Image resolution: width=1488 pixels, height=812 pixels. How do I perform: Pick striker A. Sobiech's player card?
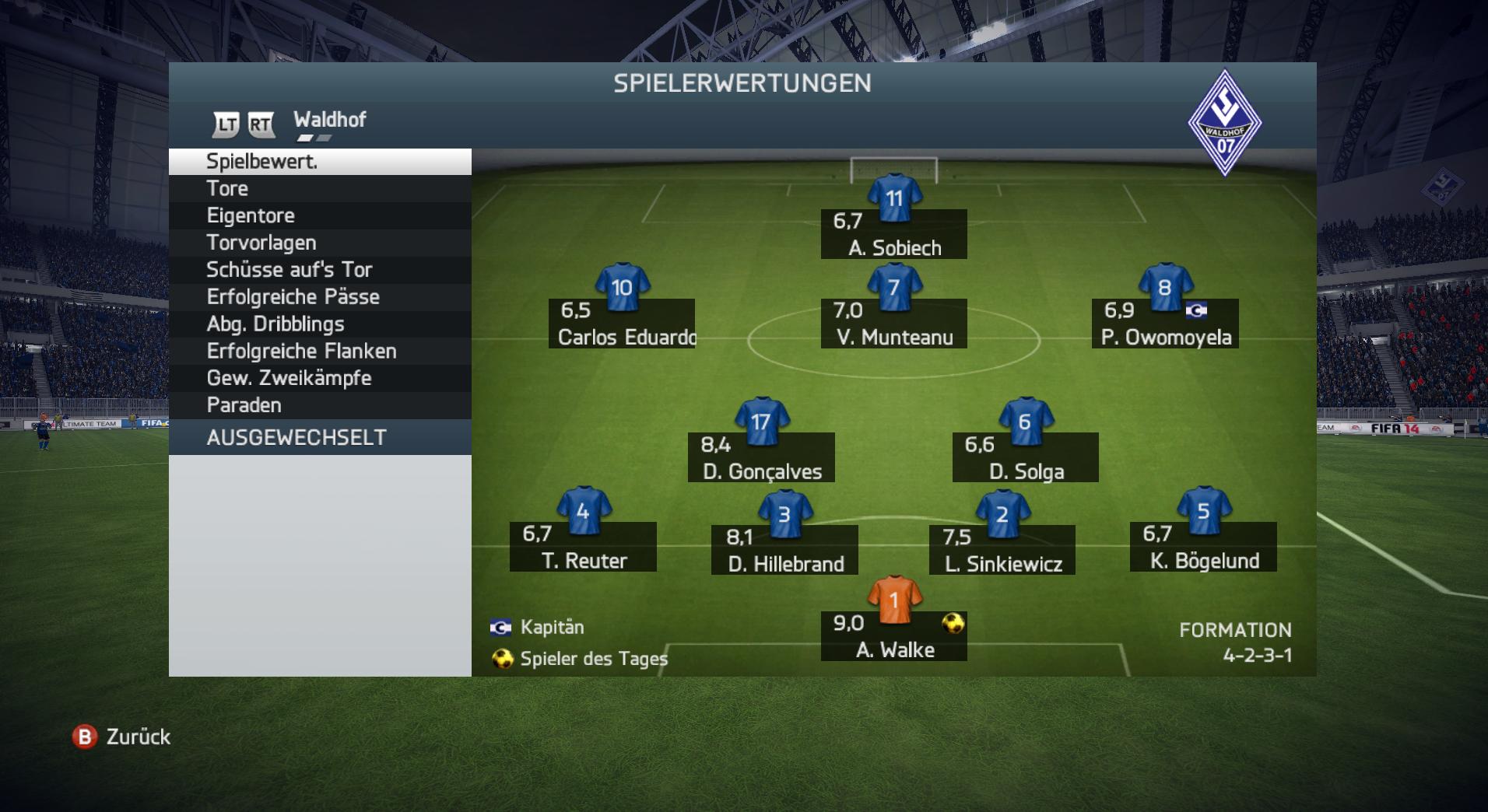[x=894, y=234]
